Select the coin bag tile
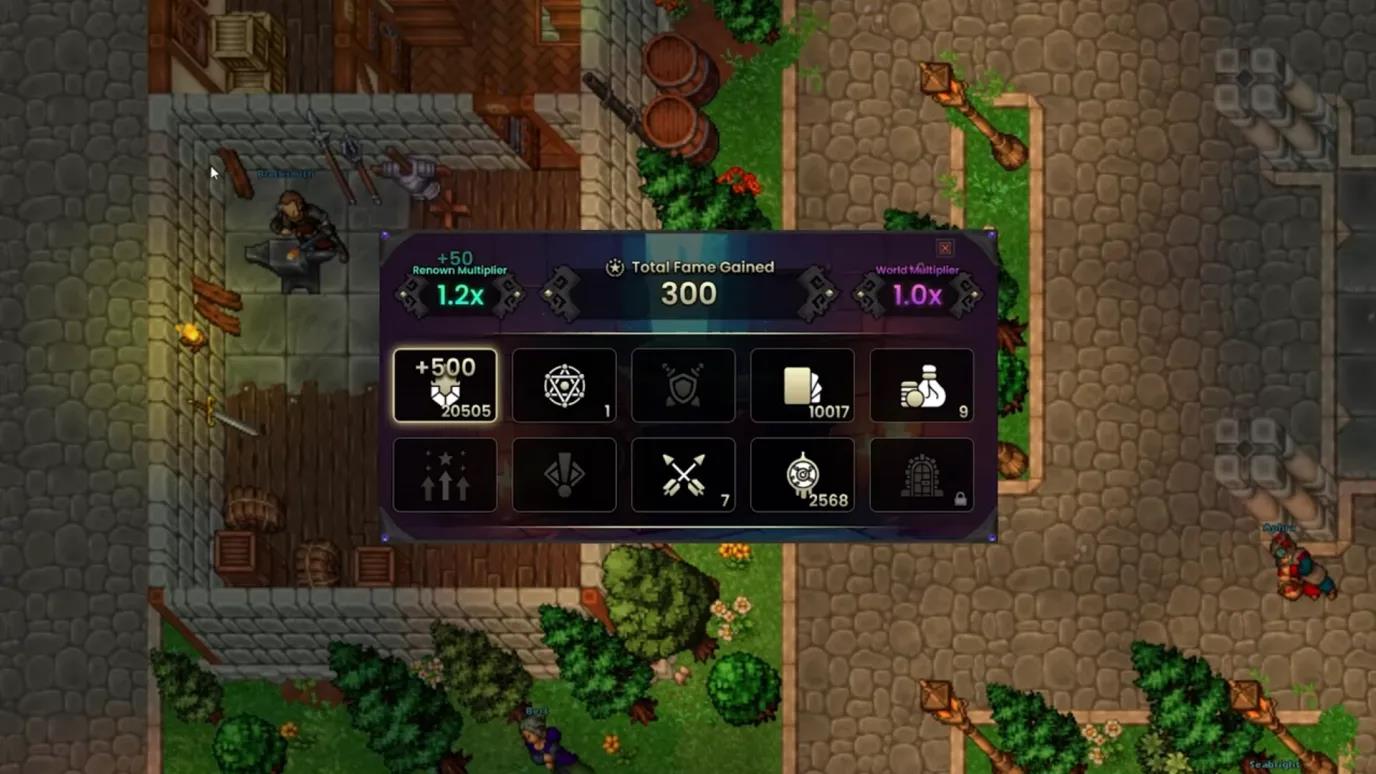Image resolution: width=1376 pixels, height=774 pixels. pyautogui.click(x=921, y=386)
